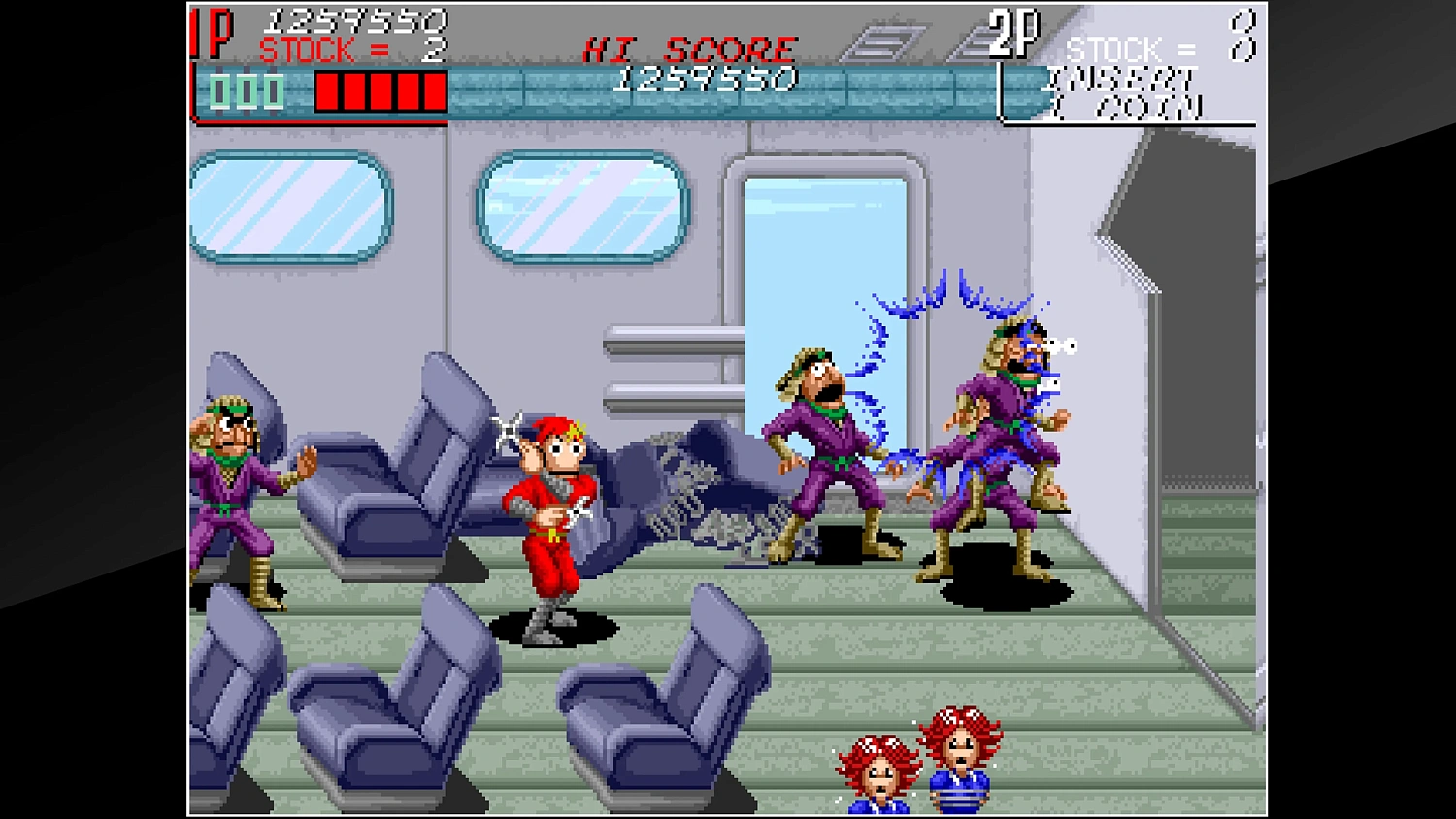
Task: Click the first green power gauge segment
Action: [x=218, y=92]
